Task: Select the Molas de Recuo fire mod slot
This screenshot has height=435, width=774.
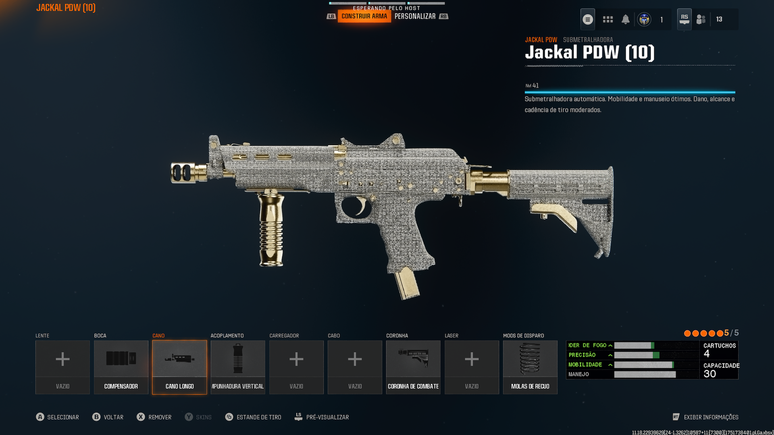Action: (x=530, y=366)
